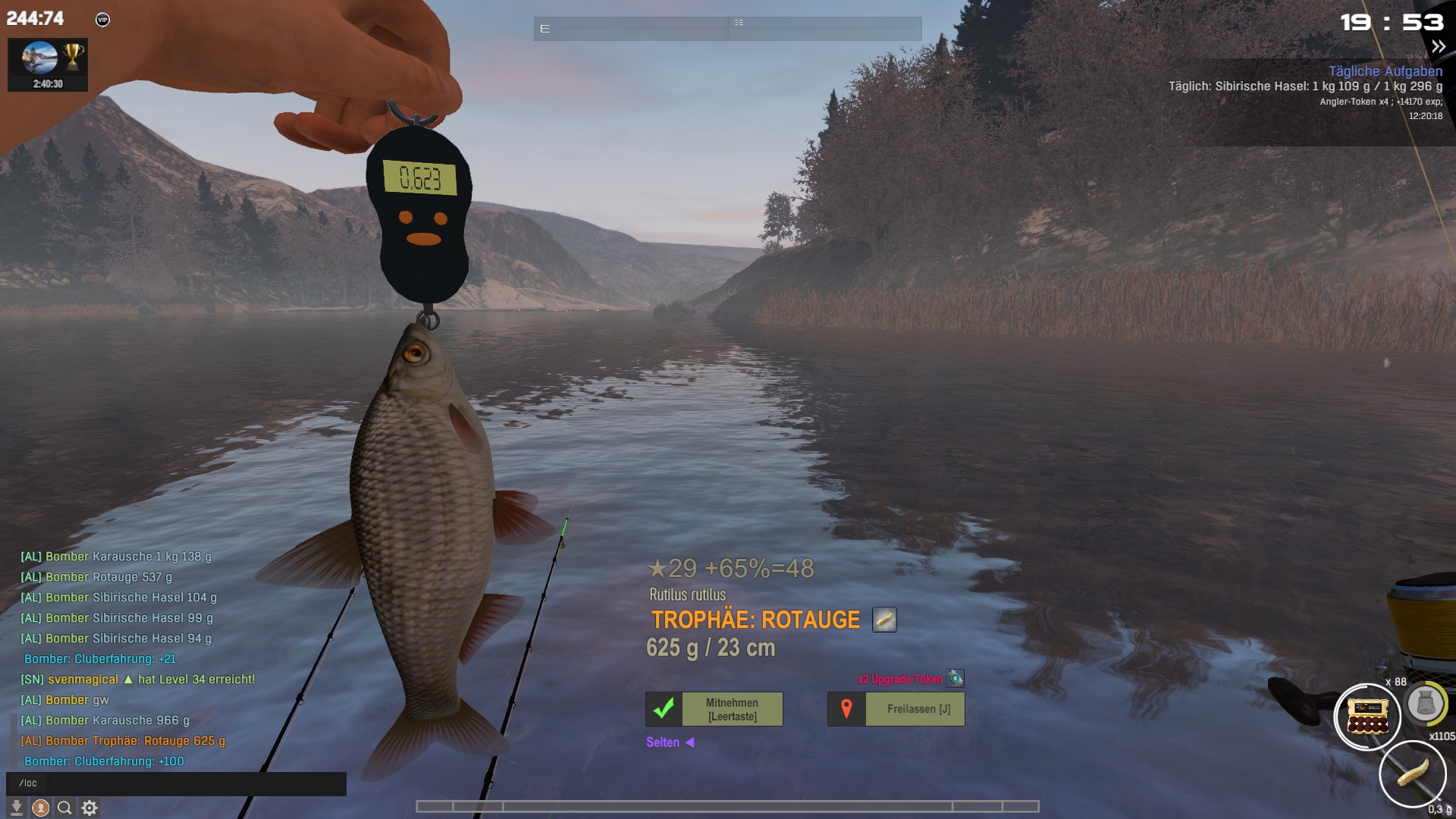Click the download arrow chat icon

pyautogui.click(x=16, y=808)
